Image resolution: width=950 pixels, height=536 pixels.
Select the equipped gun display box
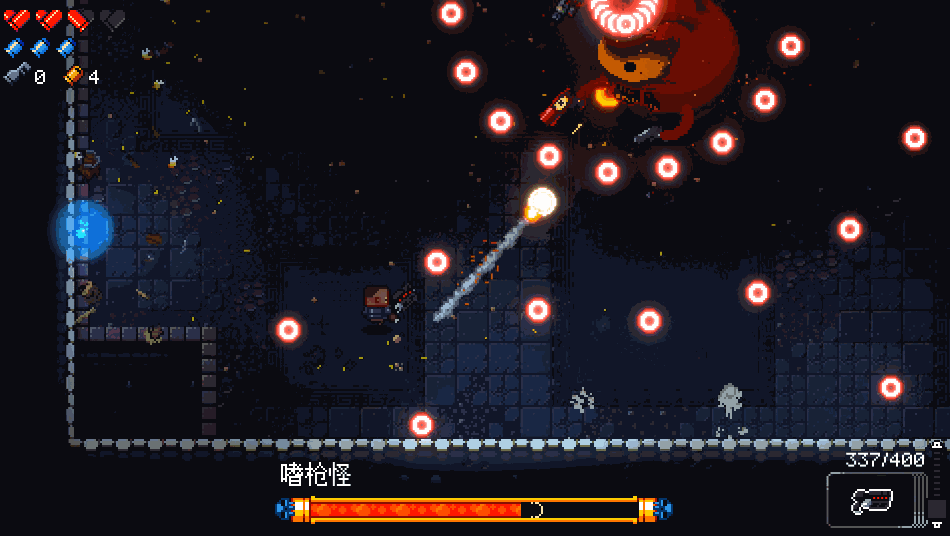[x=870, y=499]
